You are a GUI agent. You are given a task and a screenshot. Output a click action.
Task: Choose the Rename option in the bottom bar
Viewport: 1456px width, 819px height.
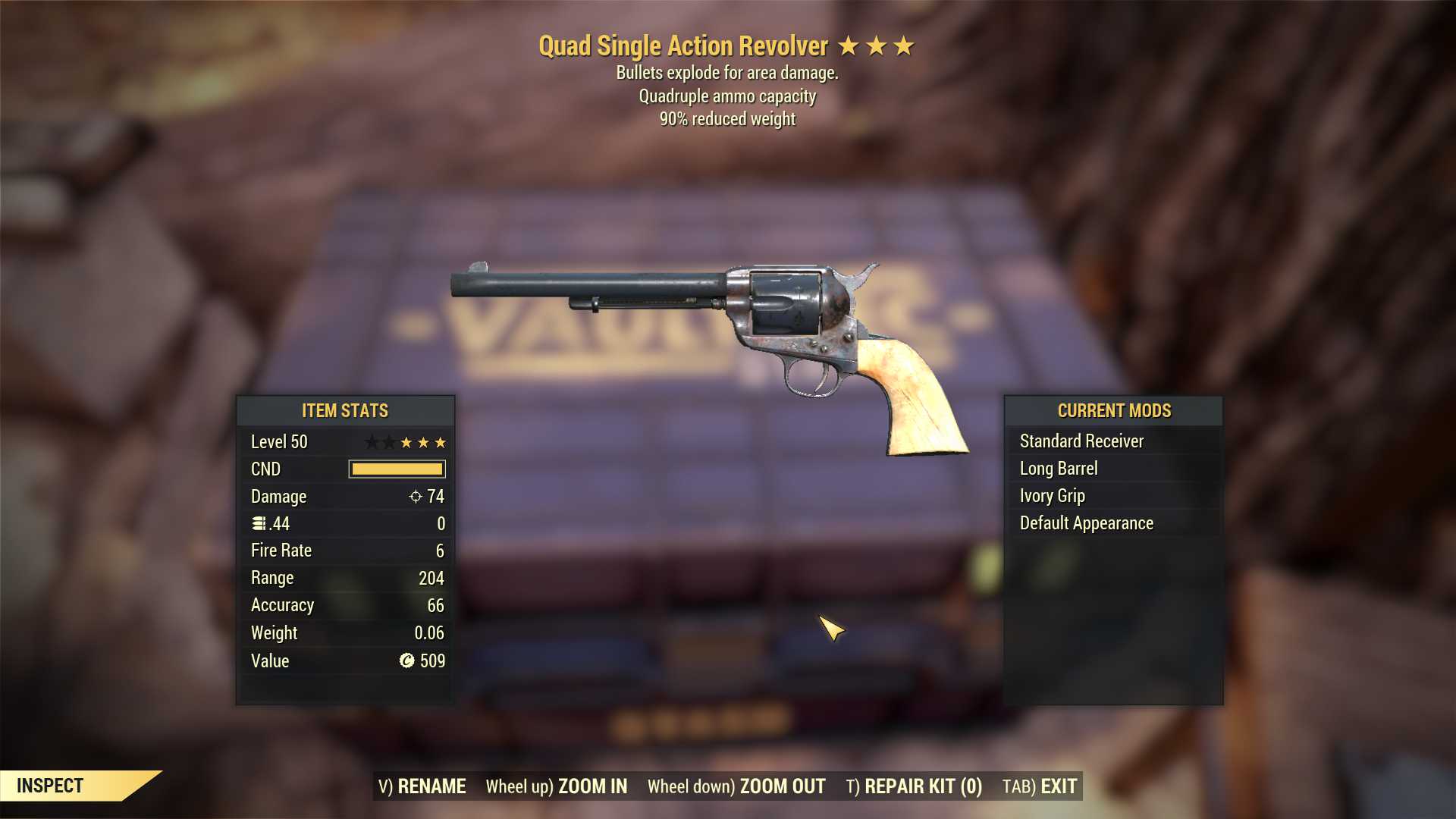[422, 786]
